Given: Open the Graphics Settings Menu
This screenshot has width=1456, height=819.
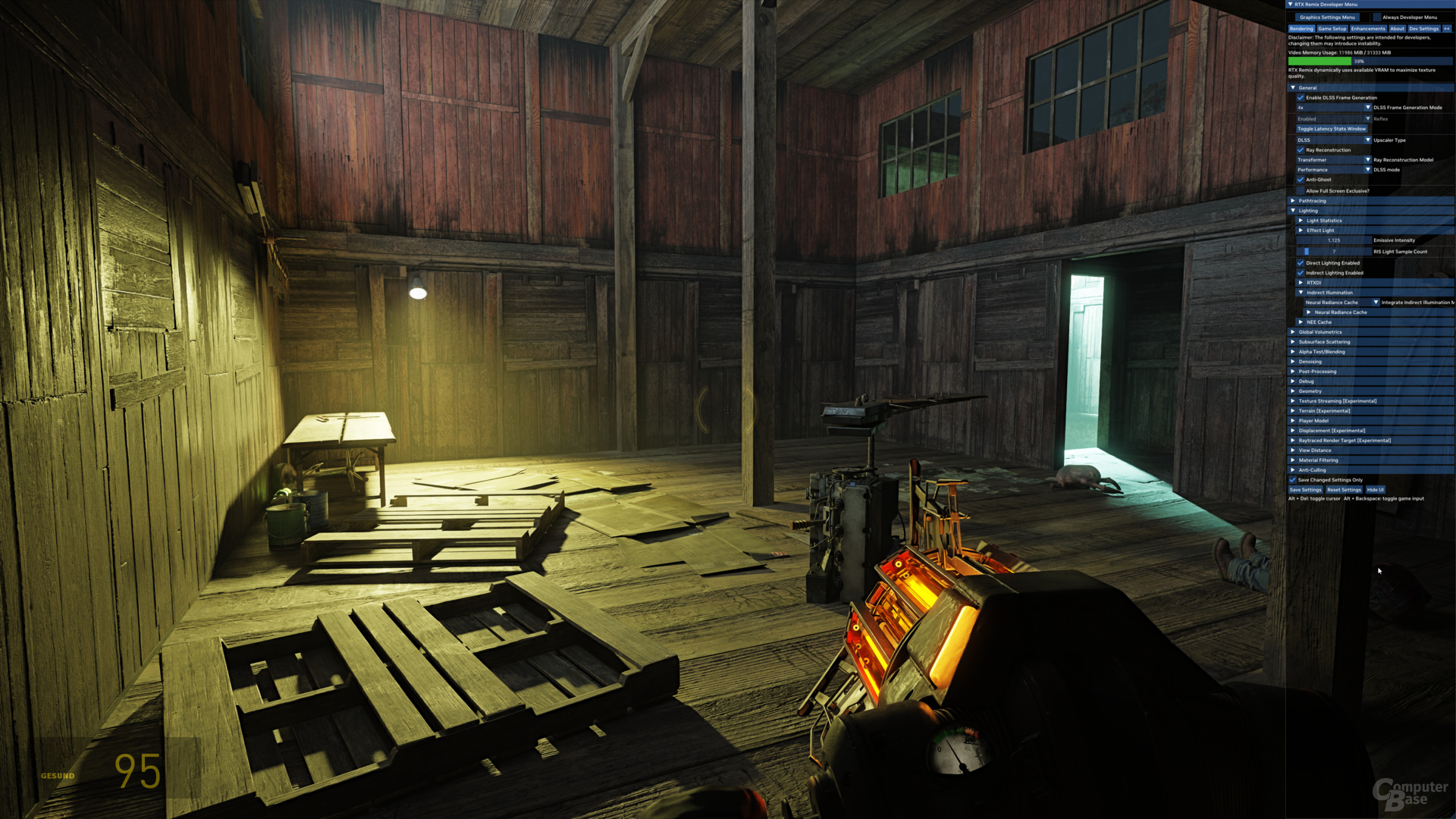Looking at the screenshot, I should [1327, 17].
